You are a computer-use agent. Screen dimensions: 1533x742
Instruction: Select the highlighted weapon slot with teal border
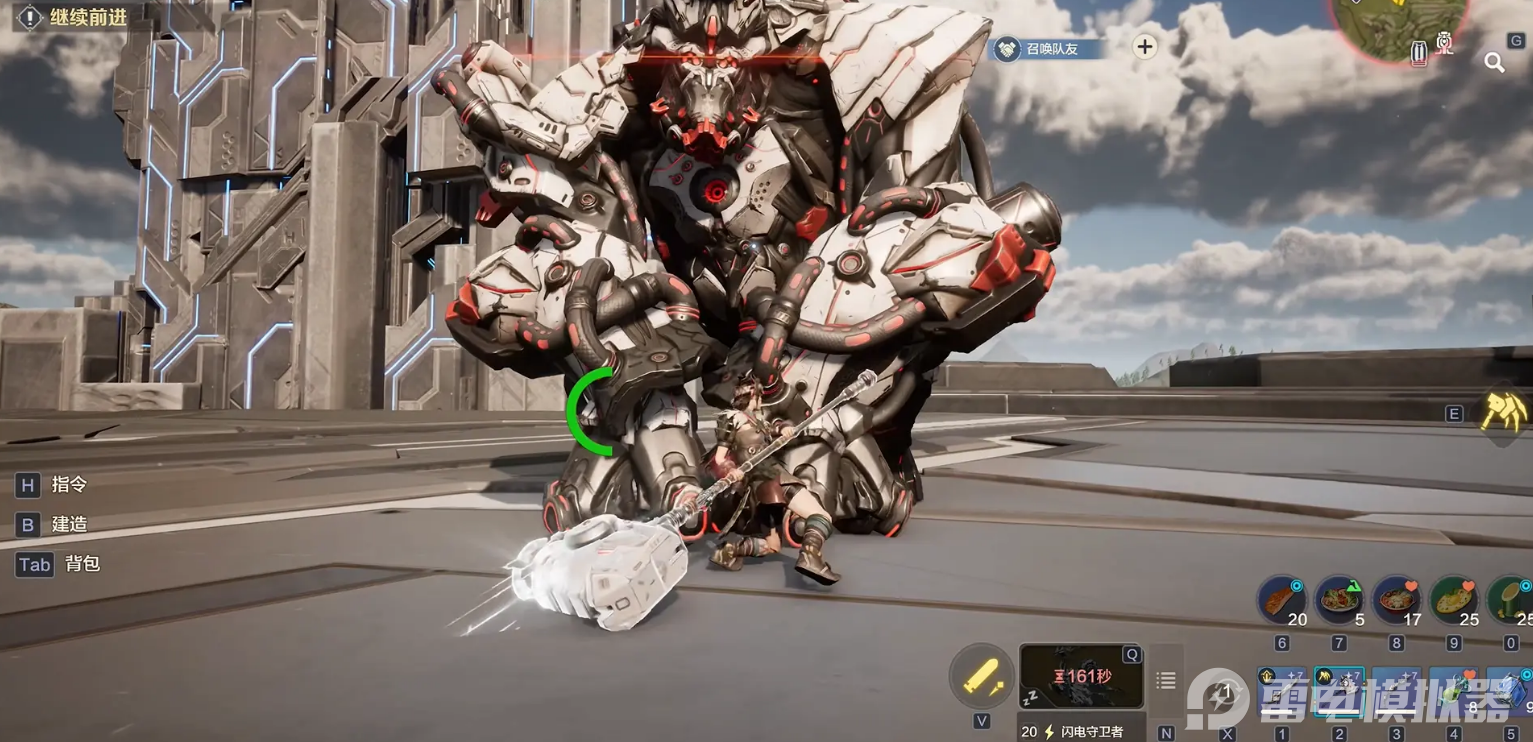[1339, 692]
